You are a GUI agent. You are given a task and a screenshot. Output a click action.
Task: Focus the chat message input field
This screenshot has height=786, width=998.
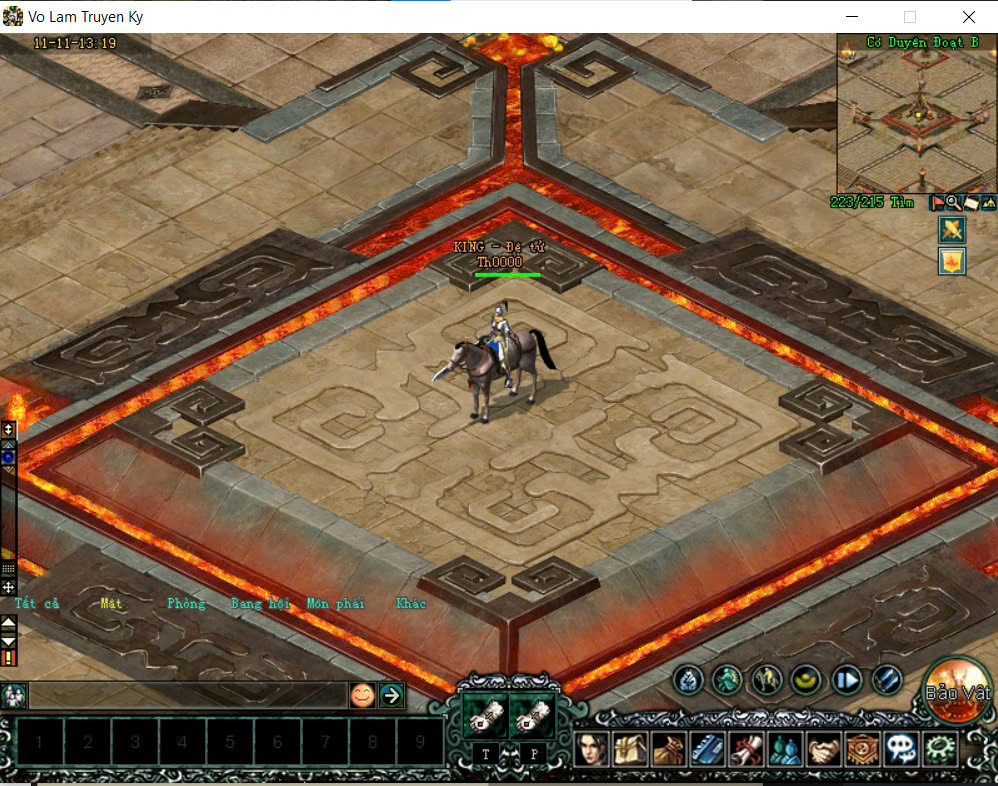pos(187,695)
